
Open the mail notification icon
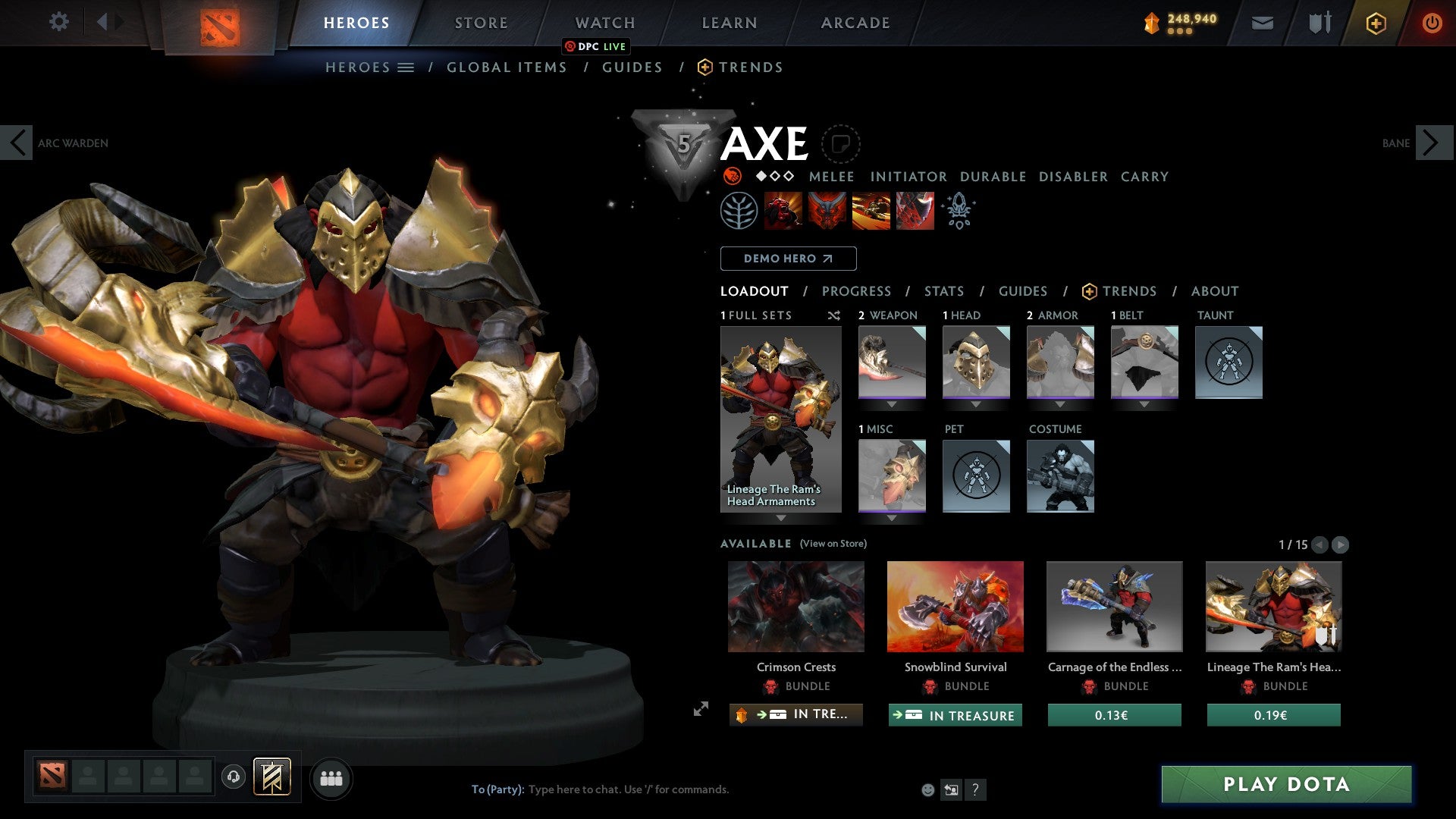point(1262,23)
